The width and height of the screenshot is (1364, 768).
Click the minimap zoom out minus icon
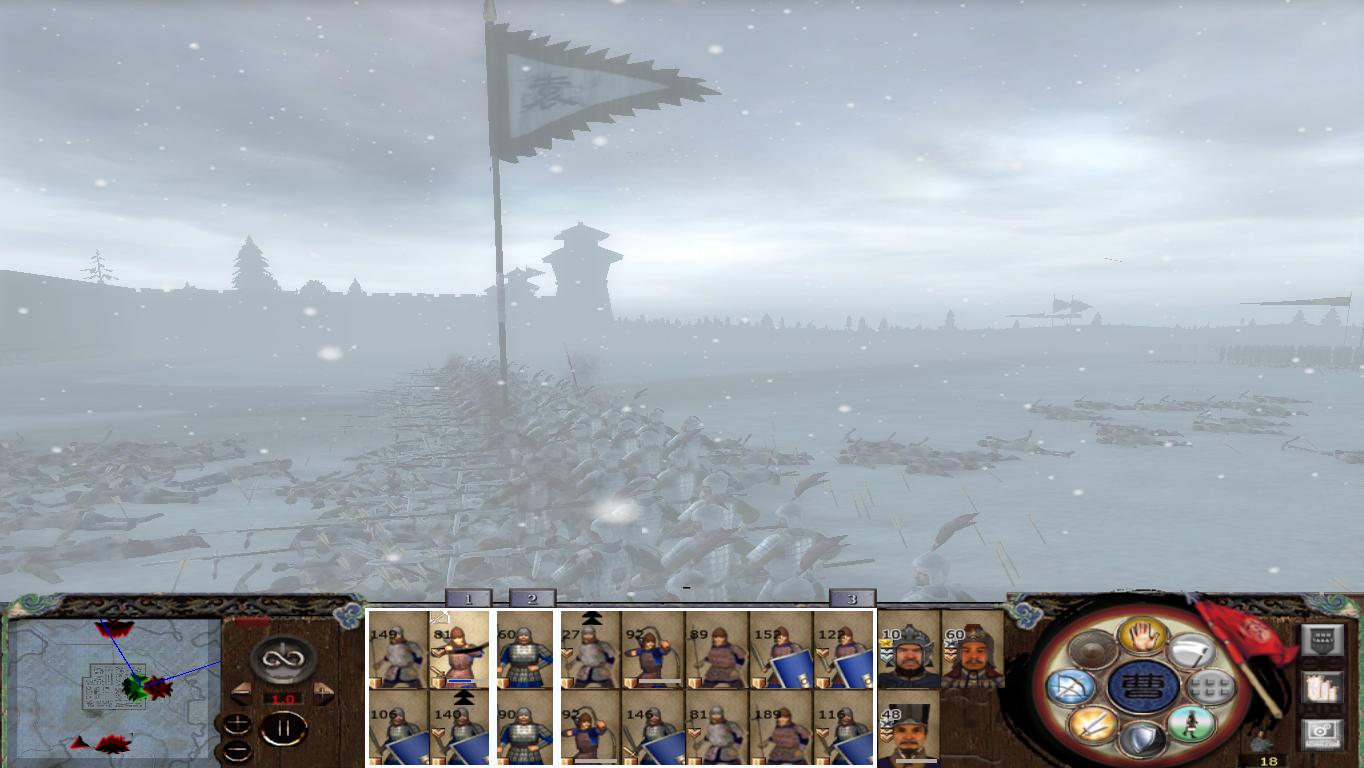(x=237, y=750)
